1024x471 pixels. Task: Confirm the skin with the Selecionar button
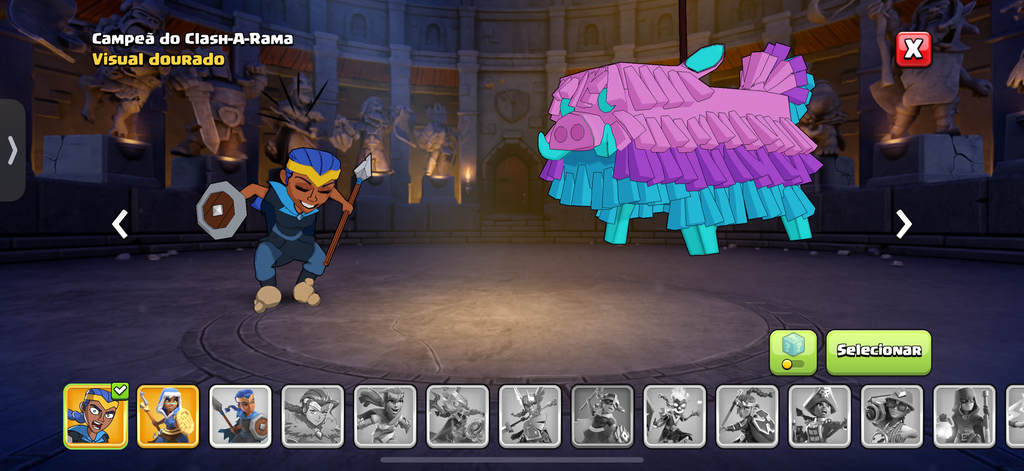click(878, 352)
